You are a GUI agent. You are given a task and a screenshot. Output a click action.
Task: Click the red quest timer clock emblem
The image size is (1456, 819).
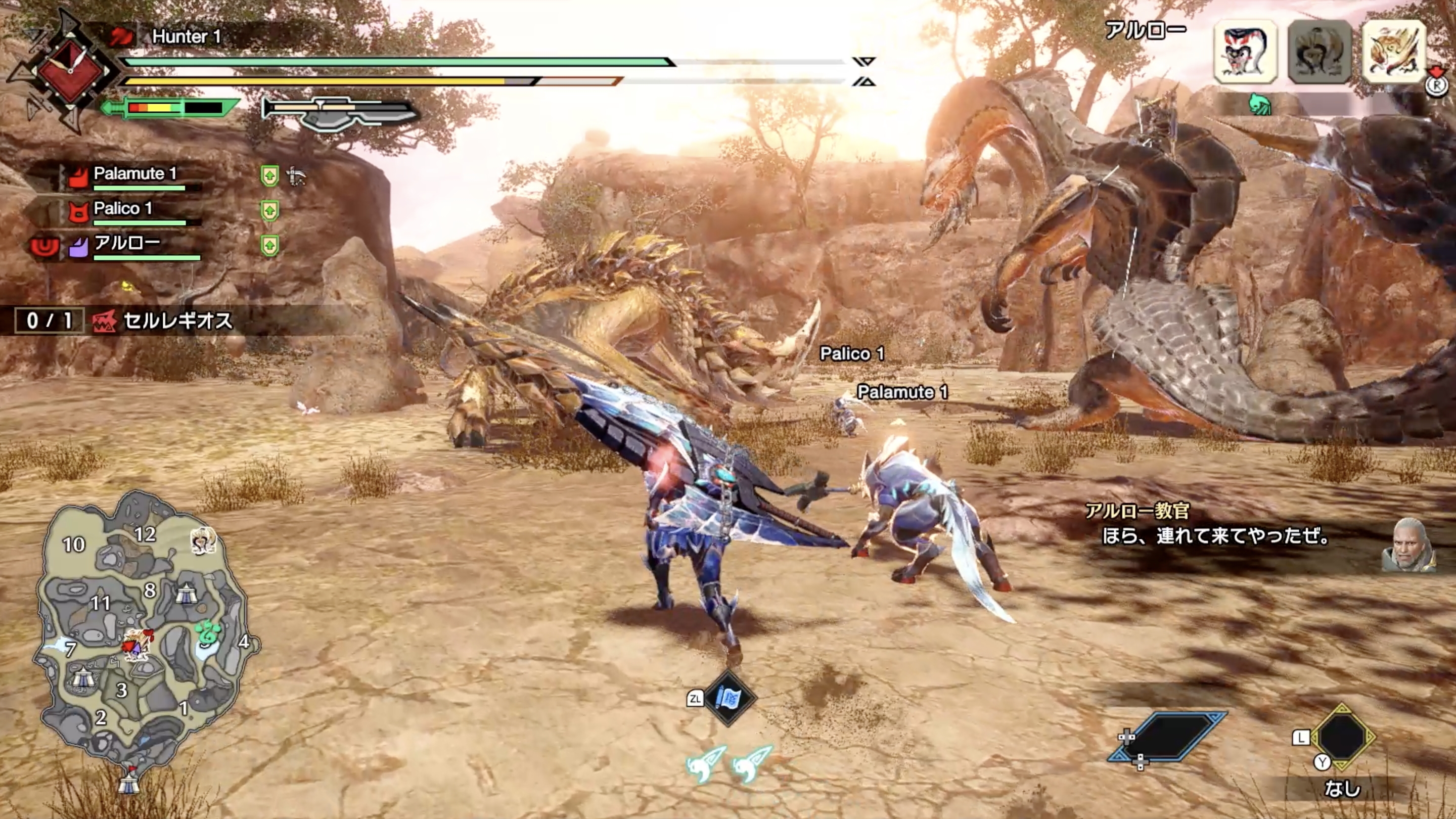71,71
